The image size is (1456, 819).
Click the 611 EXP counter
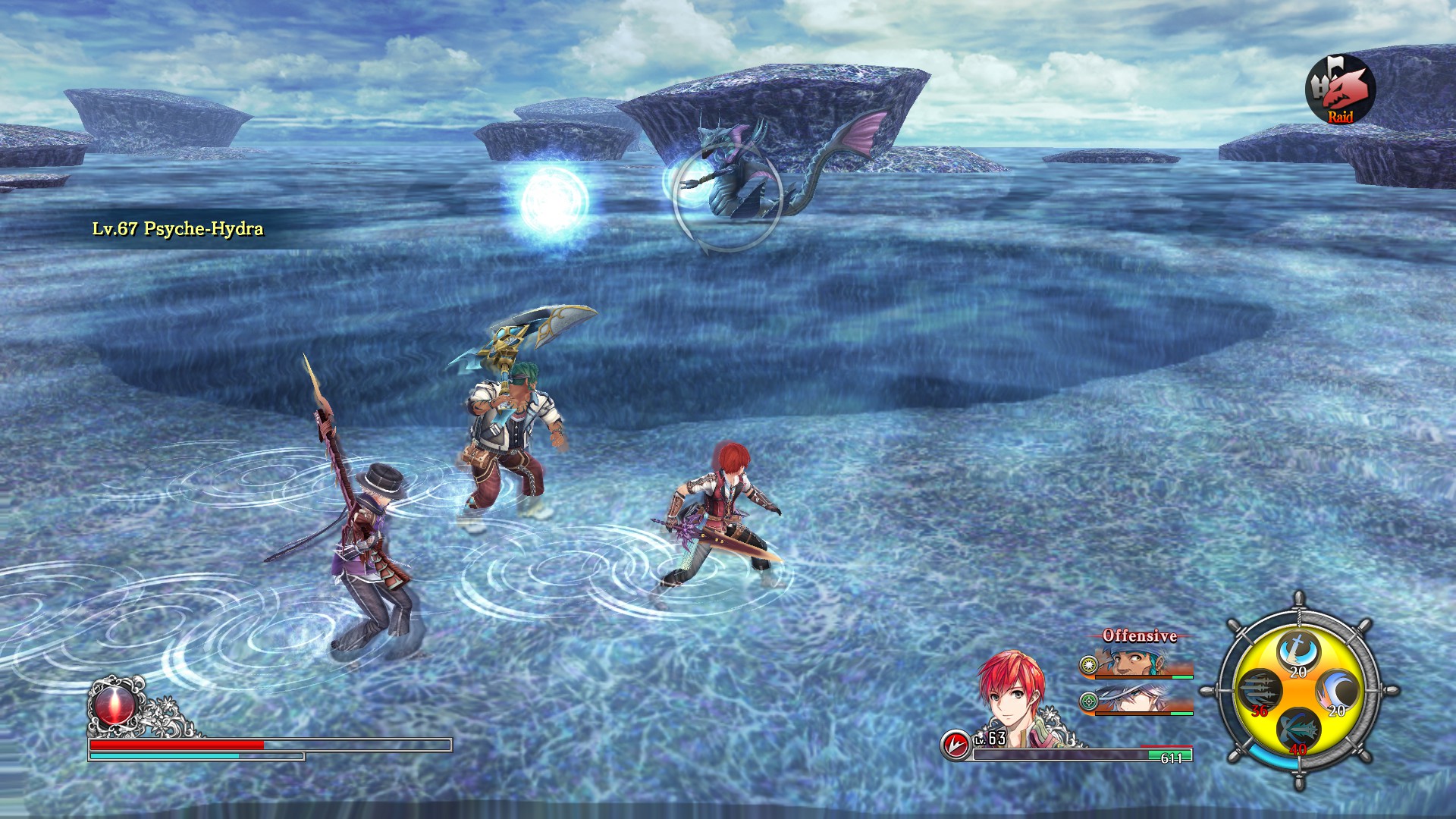1172,757
